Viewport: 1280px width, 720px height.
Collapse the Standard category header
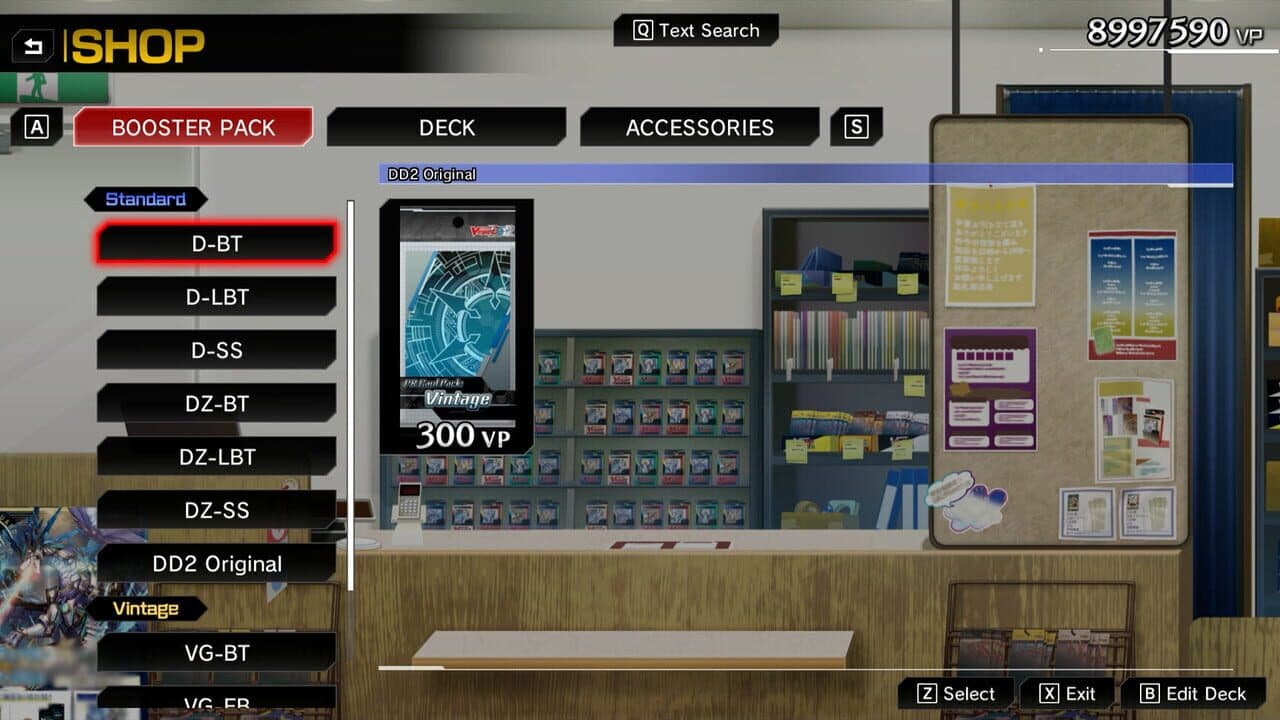tap(146, 199)
